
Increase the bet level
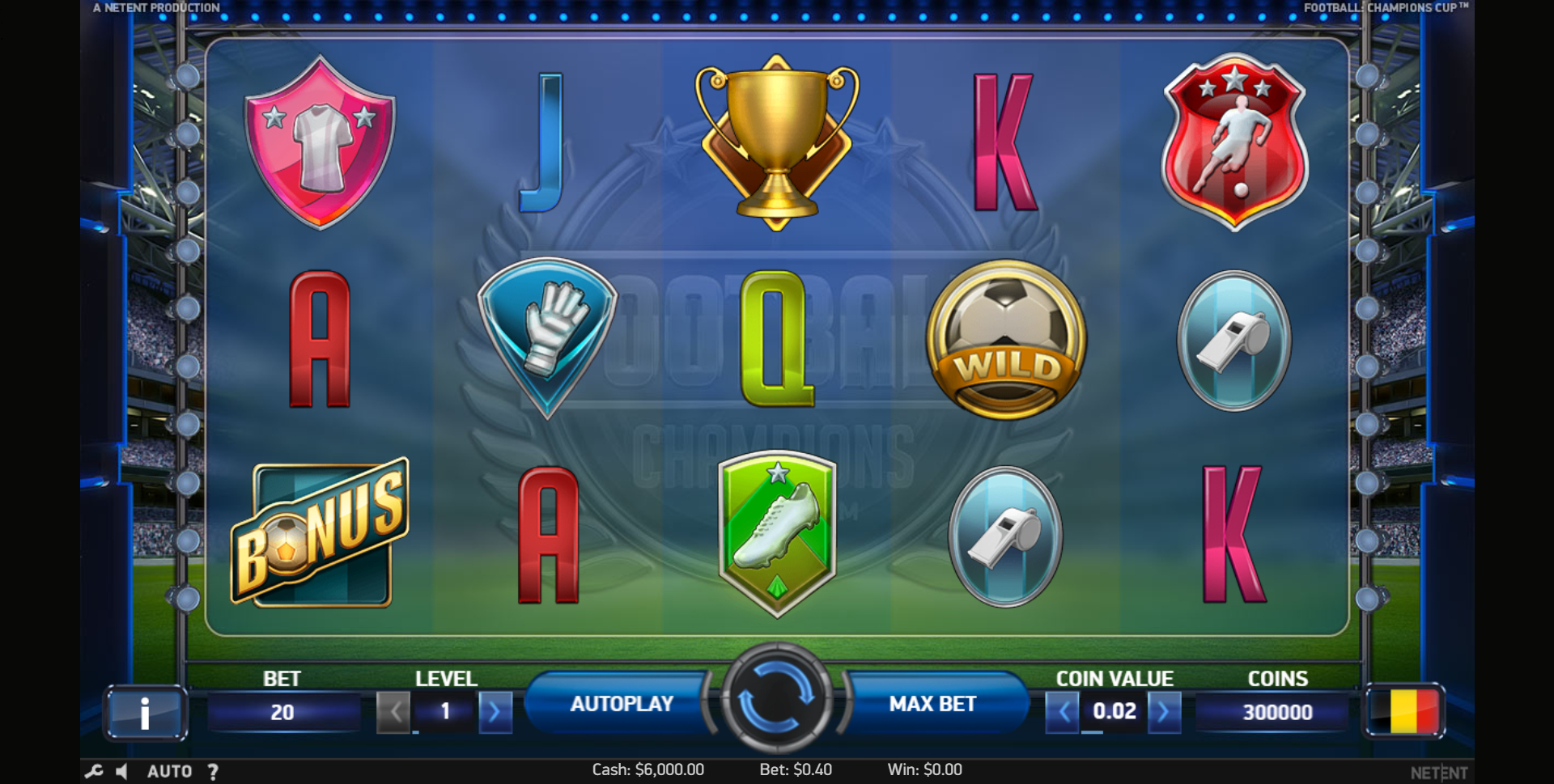pyautogui.click(x=495, y=712)
